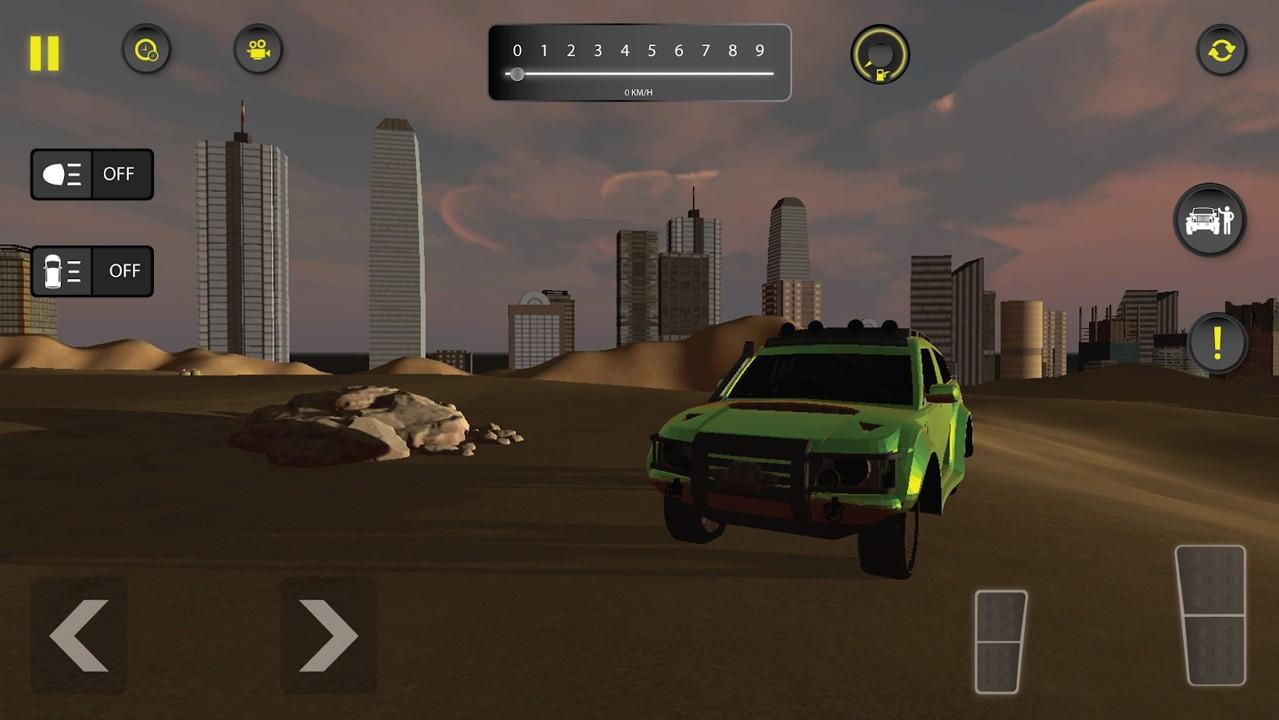This screenshot has width=1279, height=720.
Task: Tap the tall accelerator pedal
Action: (1210, 614)
